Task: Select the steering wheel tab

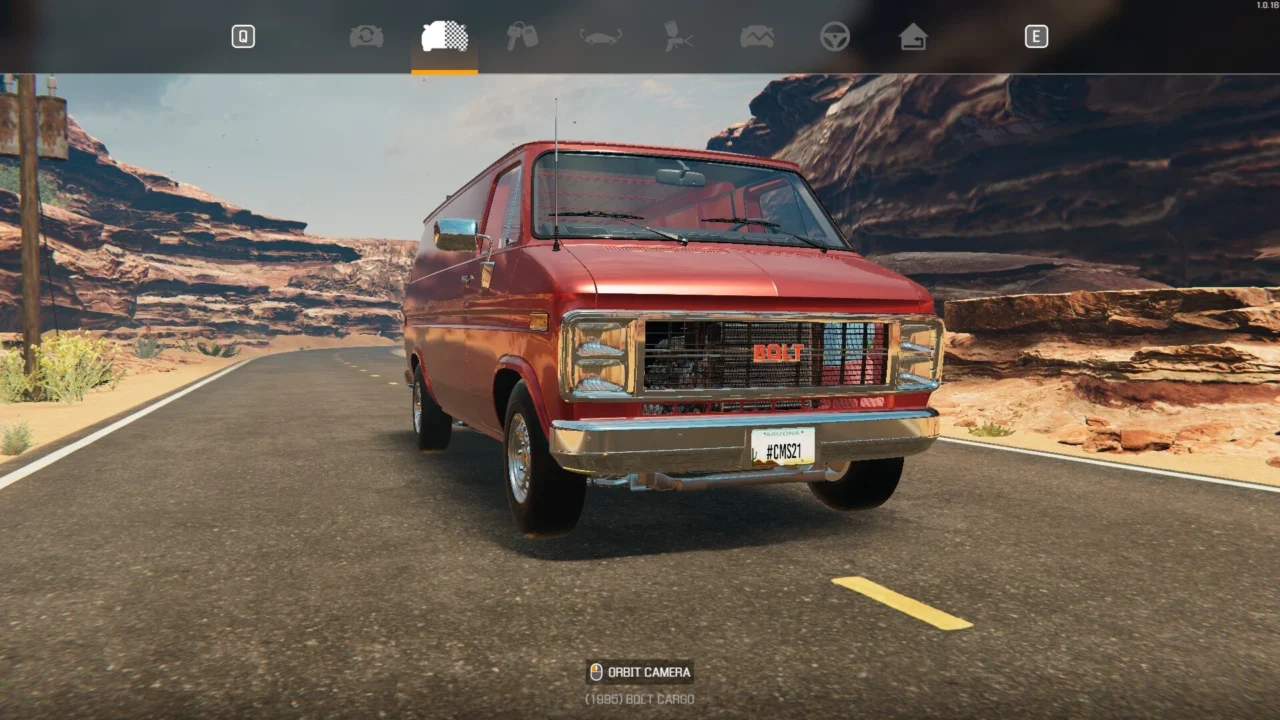Action: pos(835,37)
